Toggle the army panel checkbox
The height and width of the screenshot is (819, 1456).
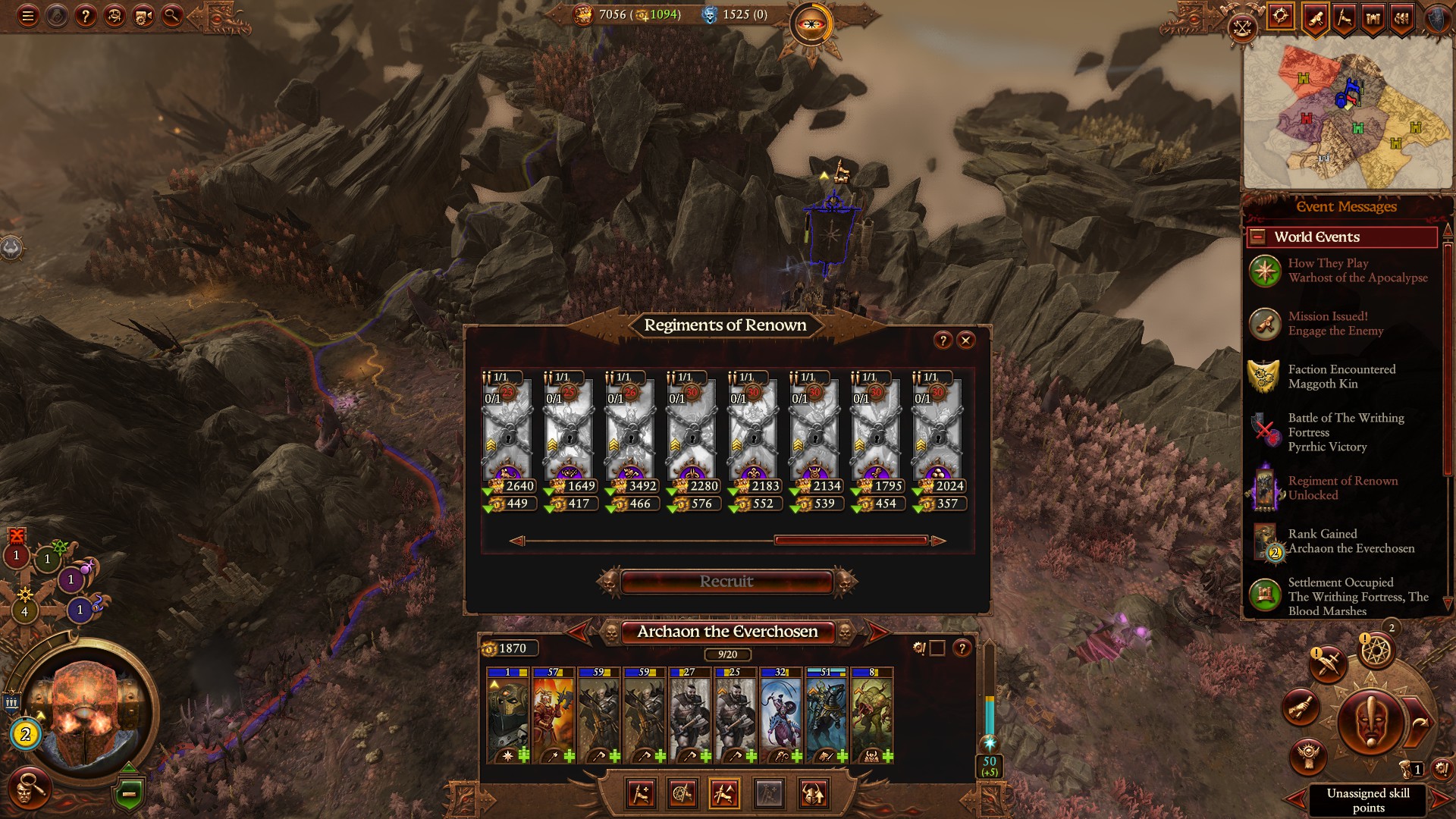[937, 648]
